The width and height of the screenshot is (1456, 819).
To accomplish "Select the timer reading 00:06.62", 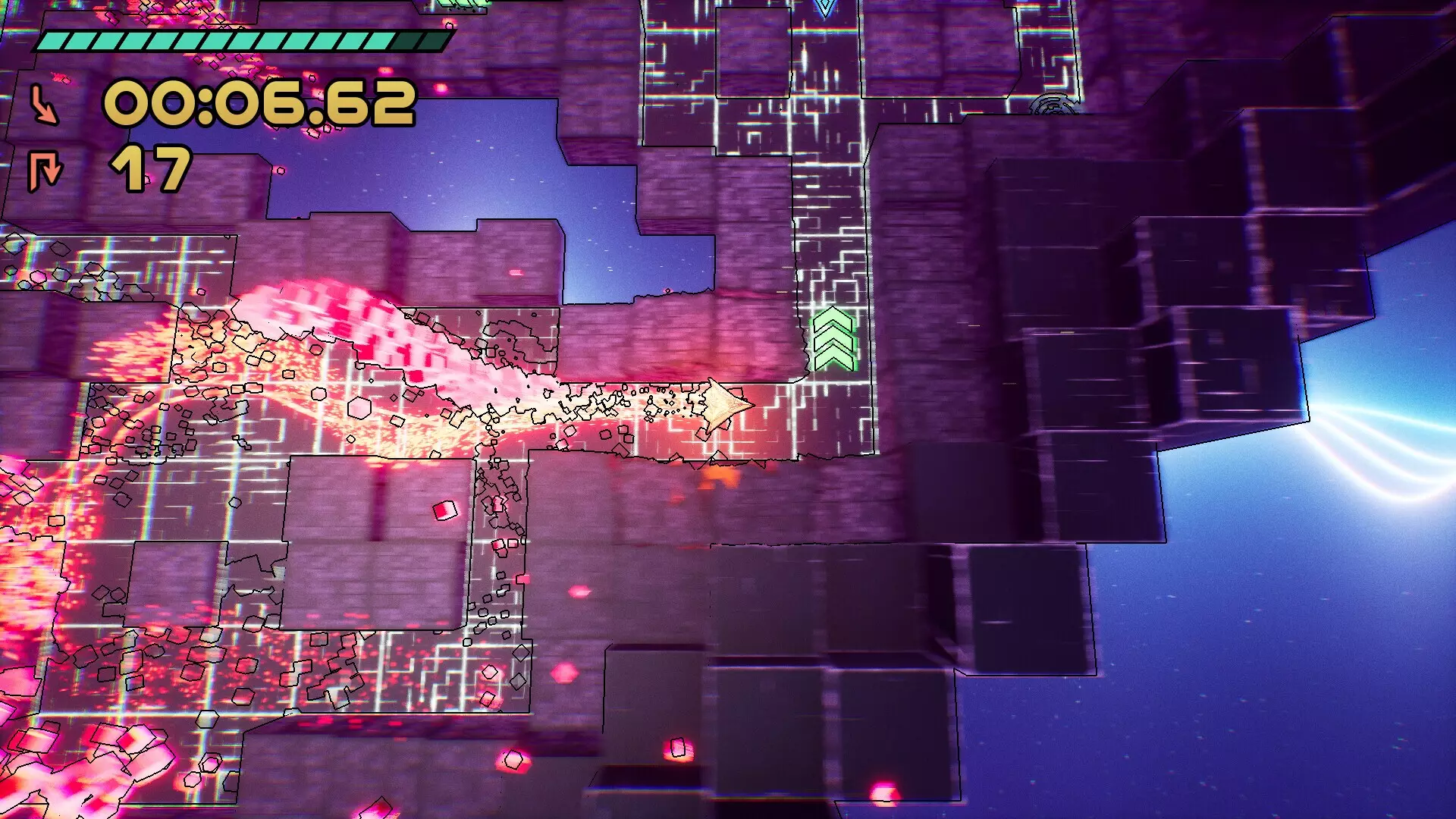I will pos(262,106).
